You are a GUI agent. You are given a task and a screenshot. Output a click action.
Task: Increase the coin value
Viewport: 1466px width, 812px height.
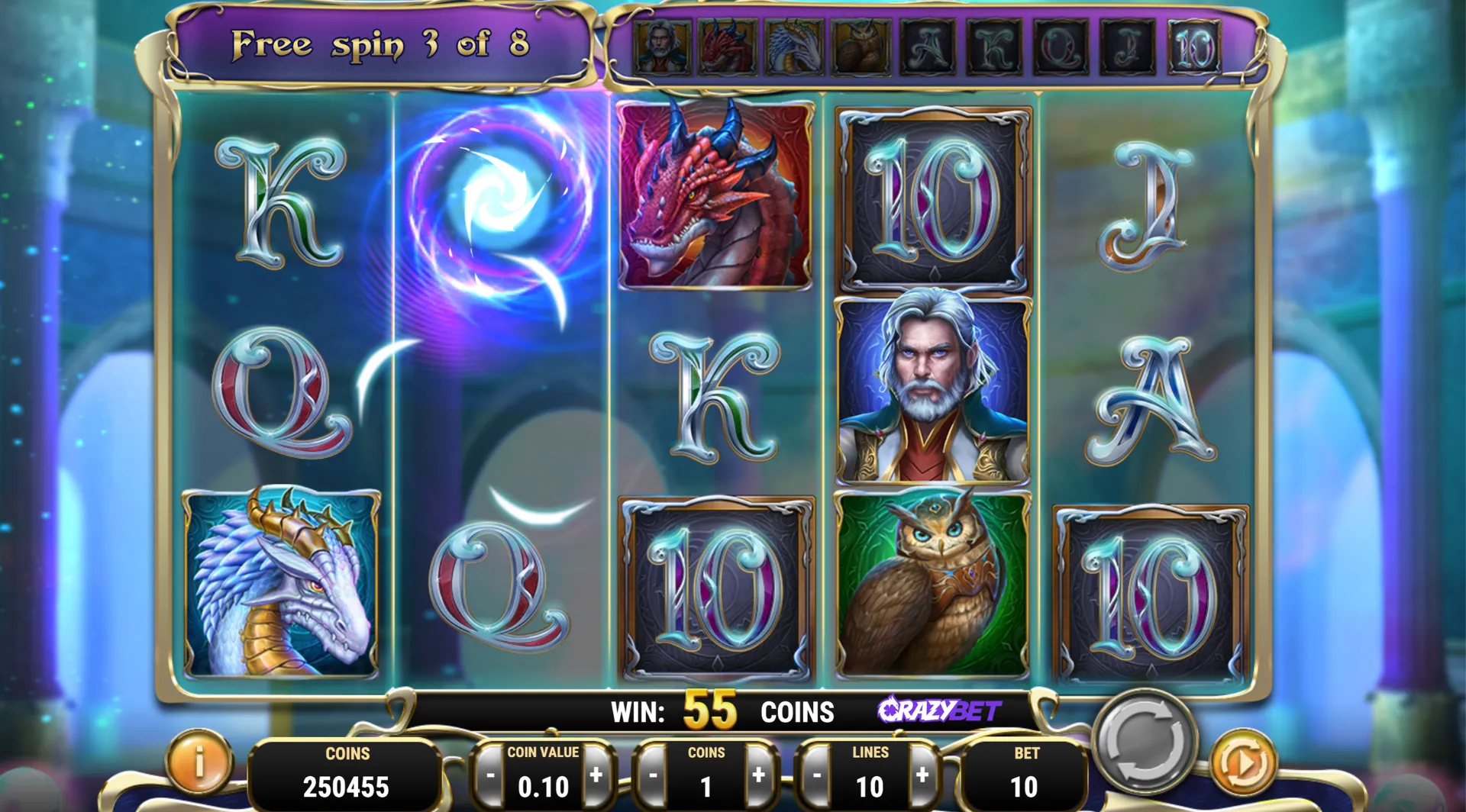[x=596, y=775]
